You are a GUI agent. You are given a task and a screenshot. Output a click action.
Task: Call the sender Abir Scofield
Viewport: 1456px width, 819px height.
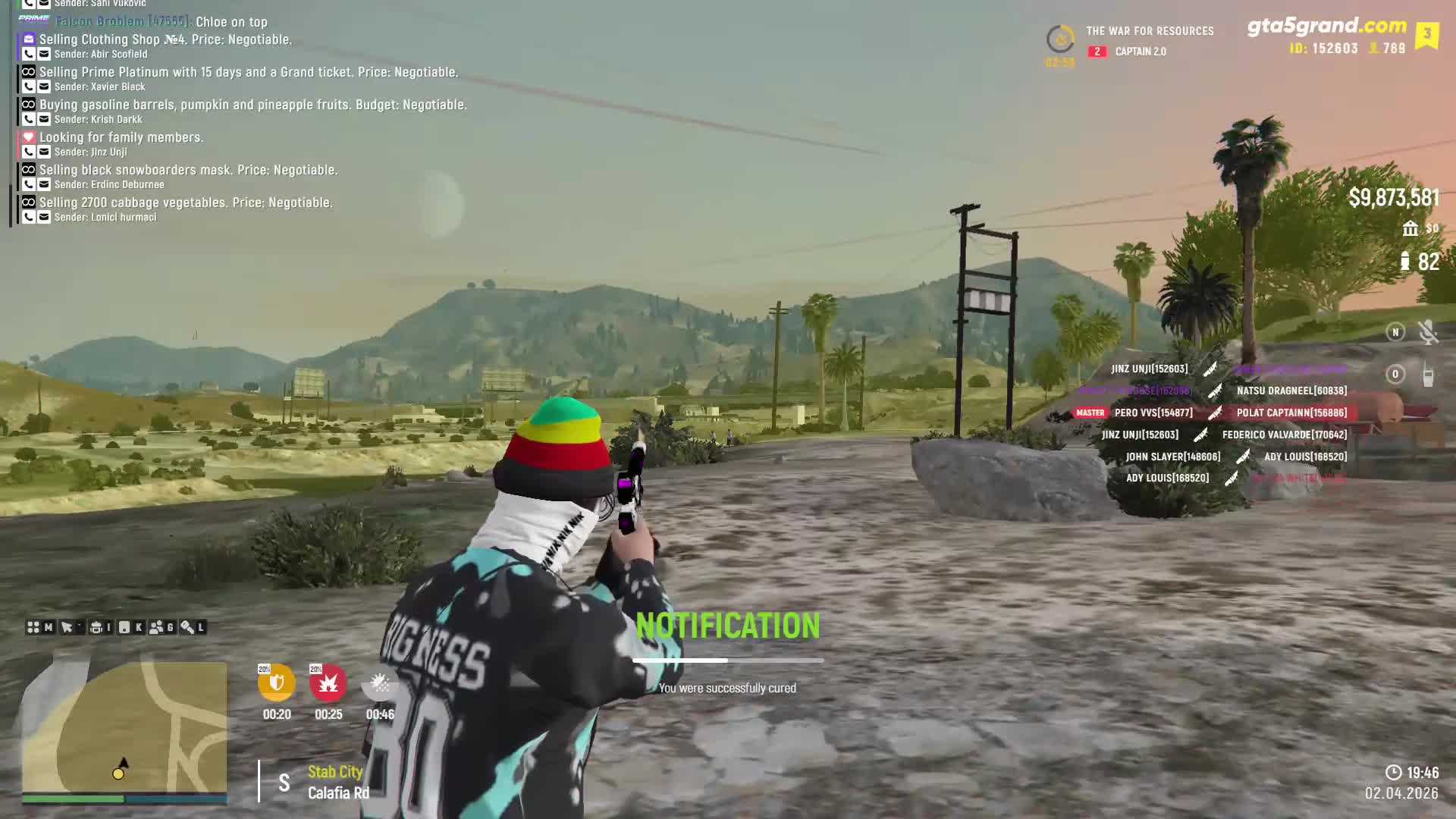click(x=28, y=55)
